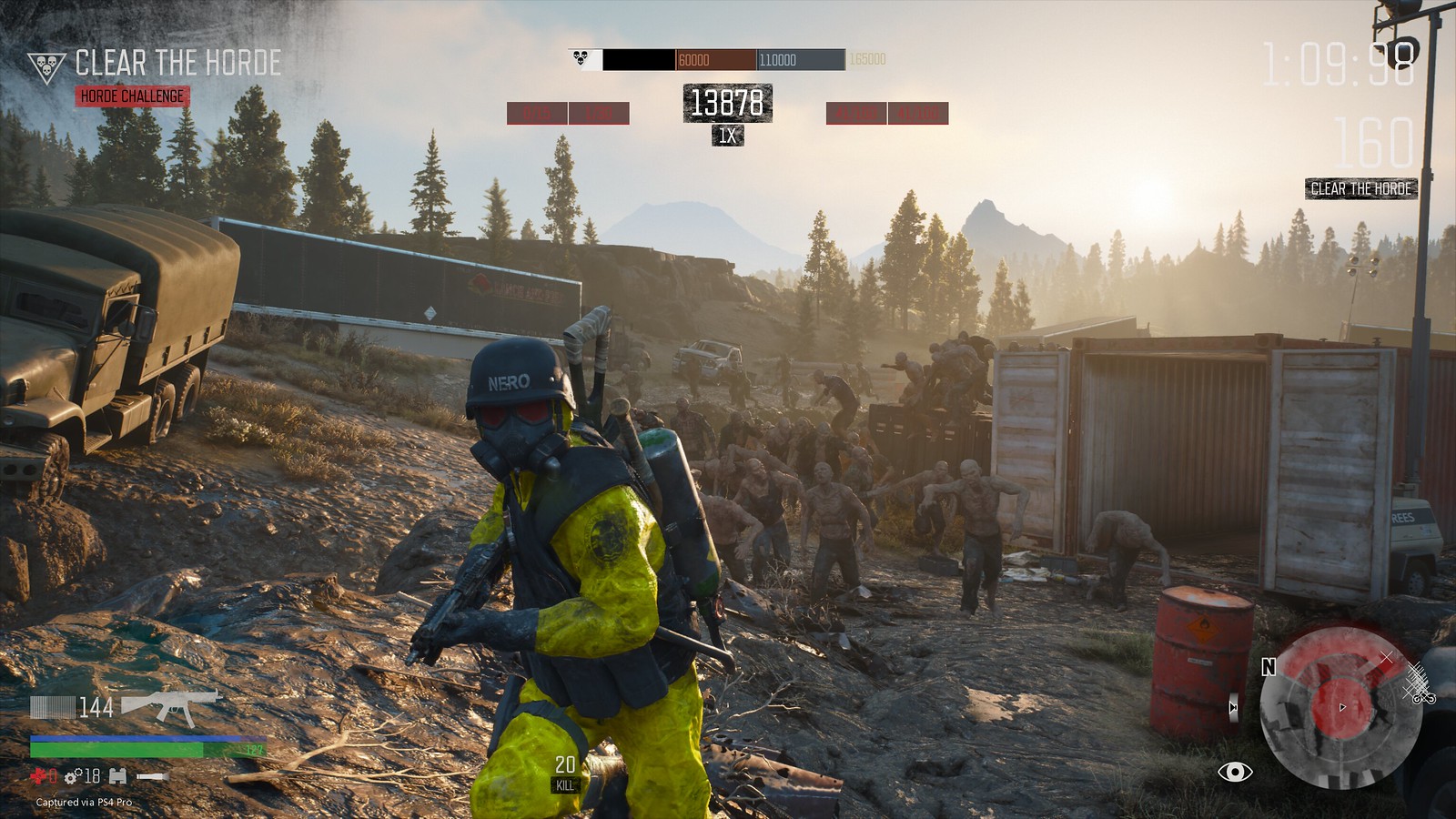The image size is (1456, 819).
Task: Click the red medkit cross icon
Action: coord(37,777)
